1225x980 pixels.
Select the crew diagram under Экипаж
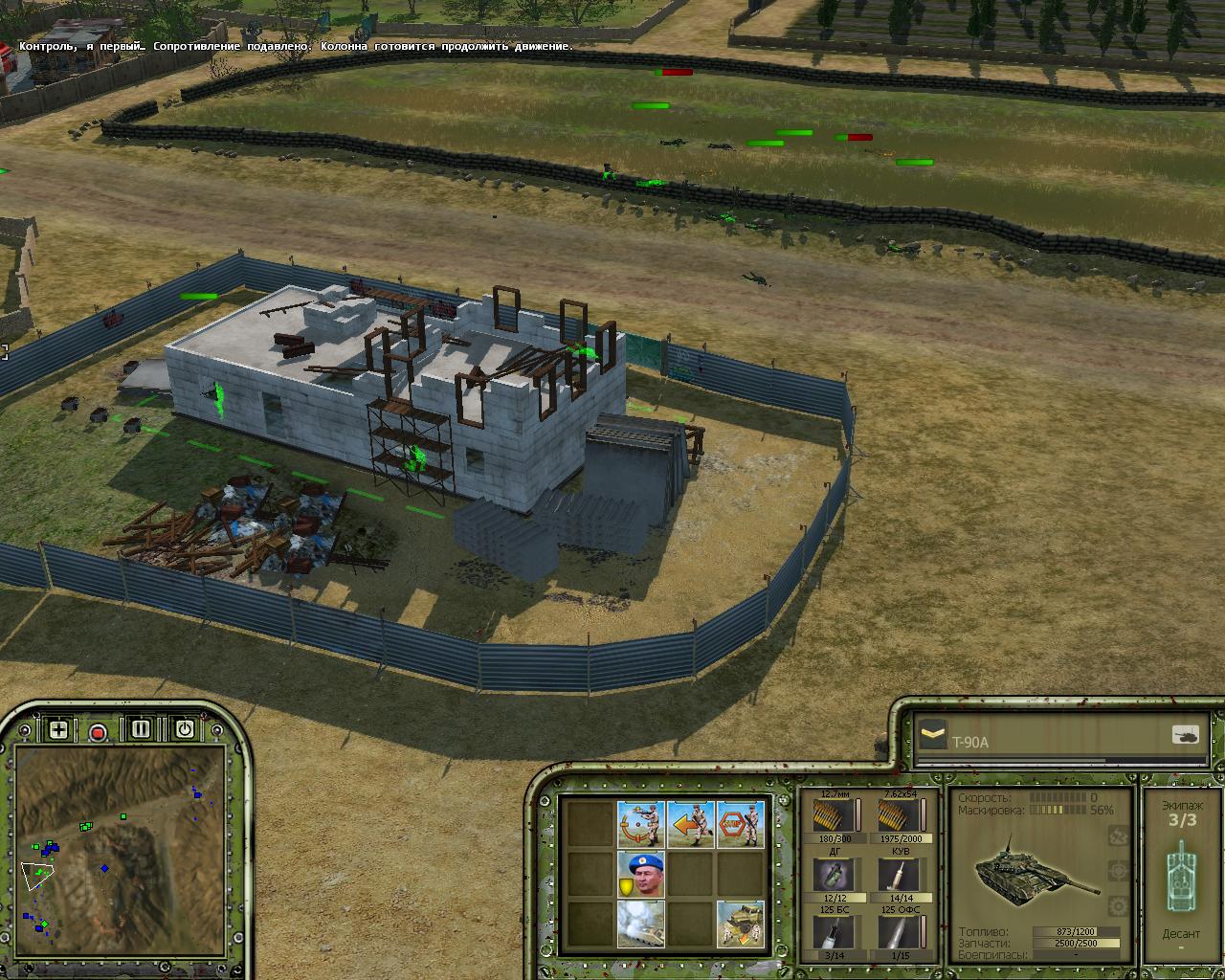pyautogui.click(x=1182, y=876)
